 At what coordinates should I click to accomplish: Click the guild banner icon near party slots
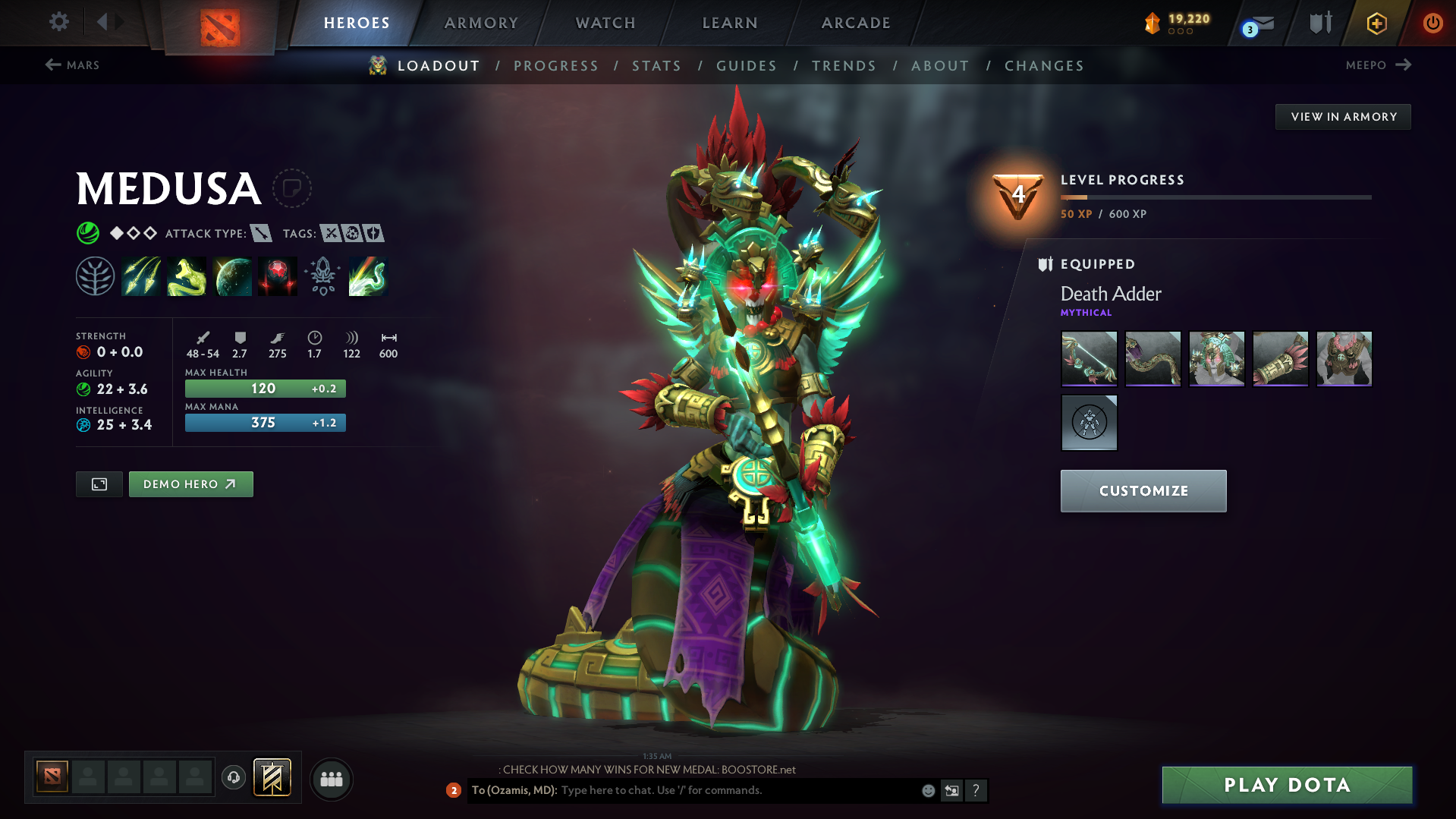tap(273, 777)
